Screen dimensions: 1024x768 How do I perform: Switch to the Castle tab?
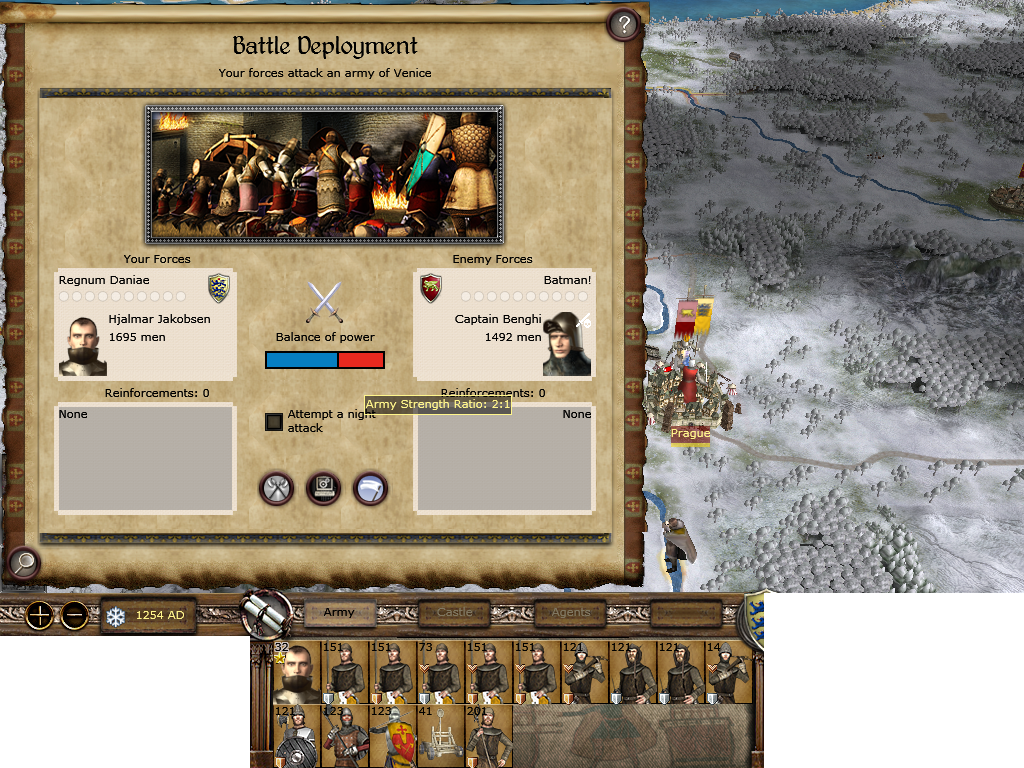coord(454,612)
